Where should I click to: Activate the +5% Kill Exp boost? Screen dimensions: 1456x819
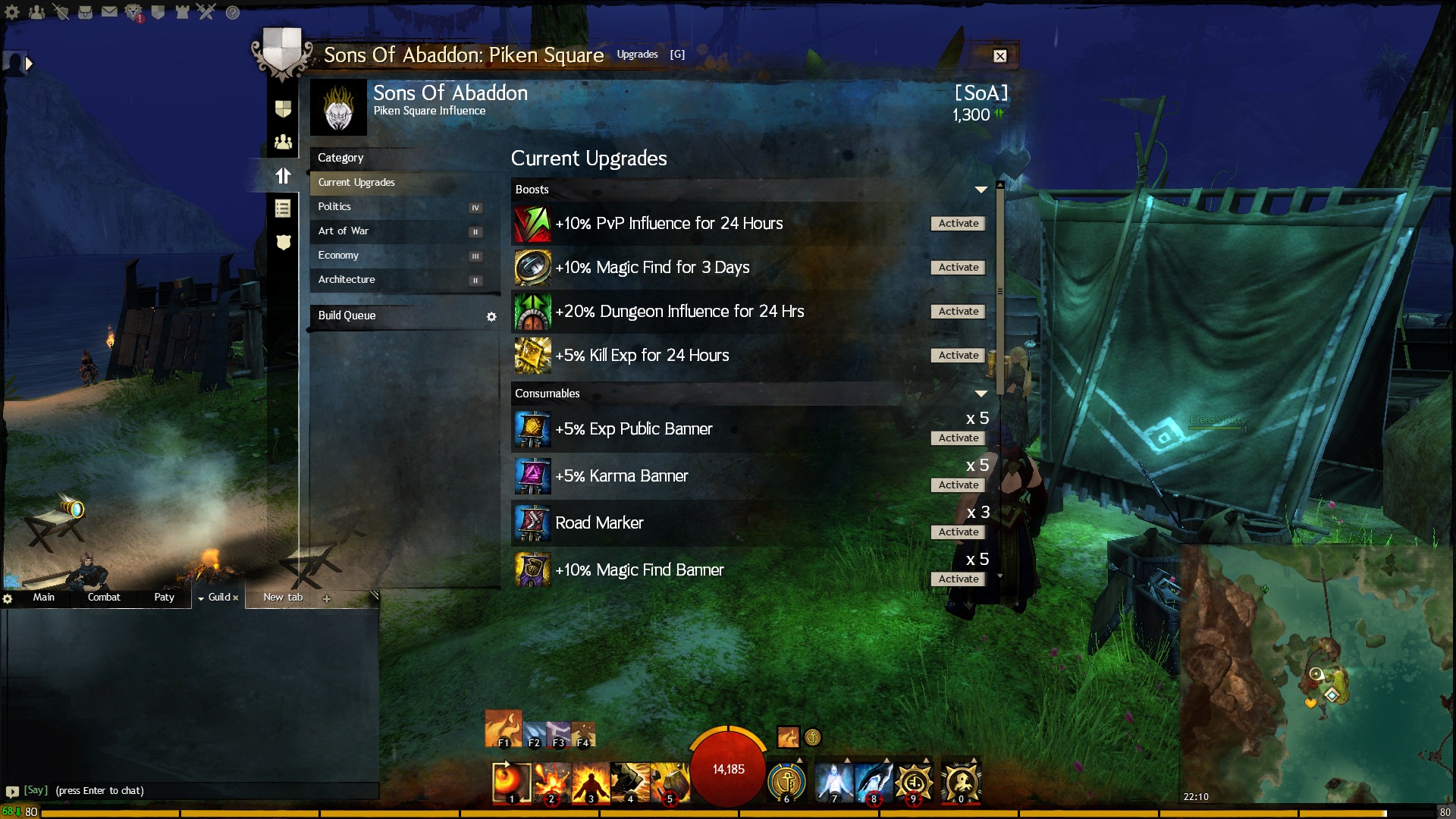(x=958, y=356)
